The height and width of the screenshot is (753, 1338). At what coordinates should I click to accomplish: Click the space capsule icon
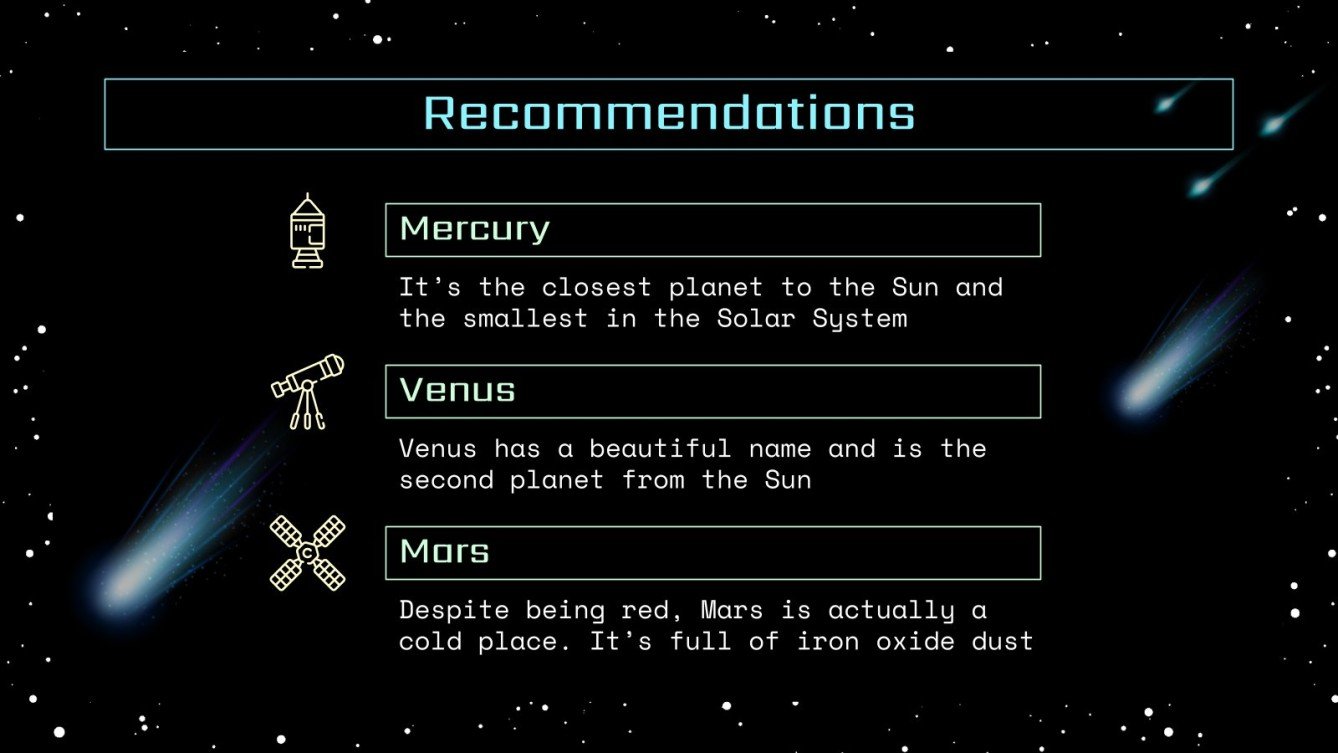307,231
